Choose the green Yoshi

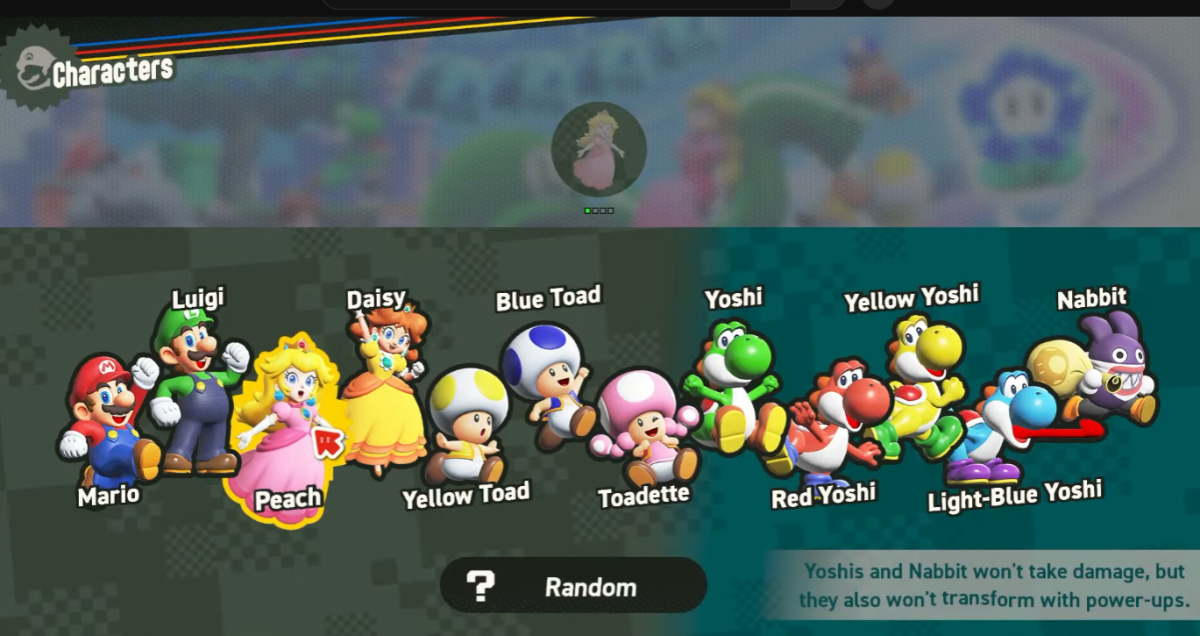(x=732, y=385)
